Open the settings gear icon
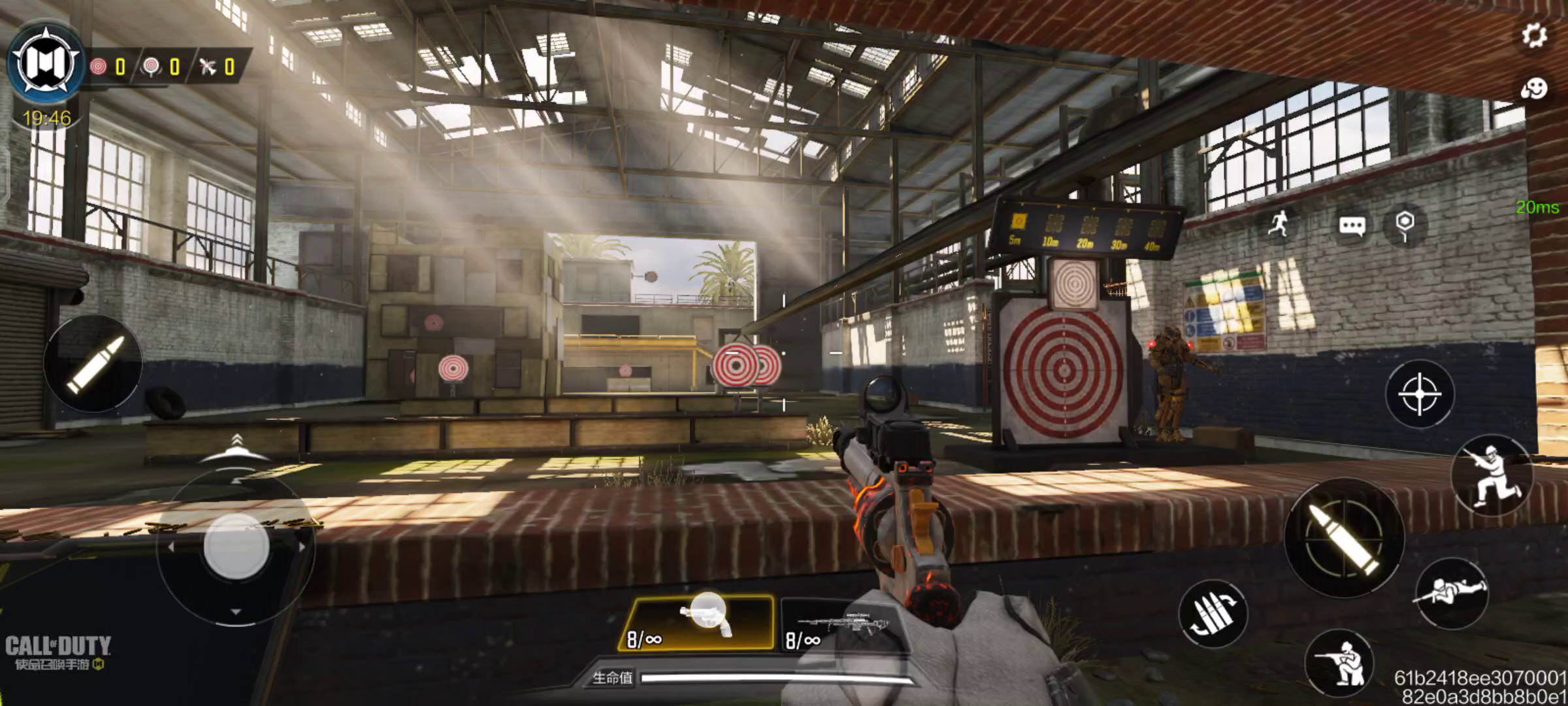Screen dimensions: 1568x706 (x=1534, y=35)
